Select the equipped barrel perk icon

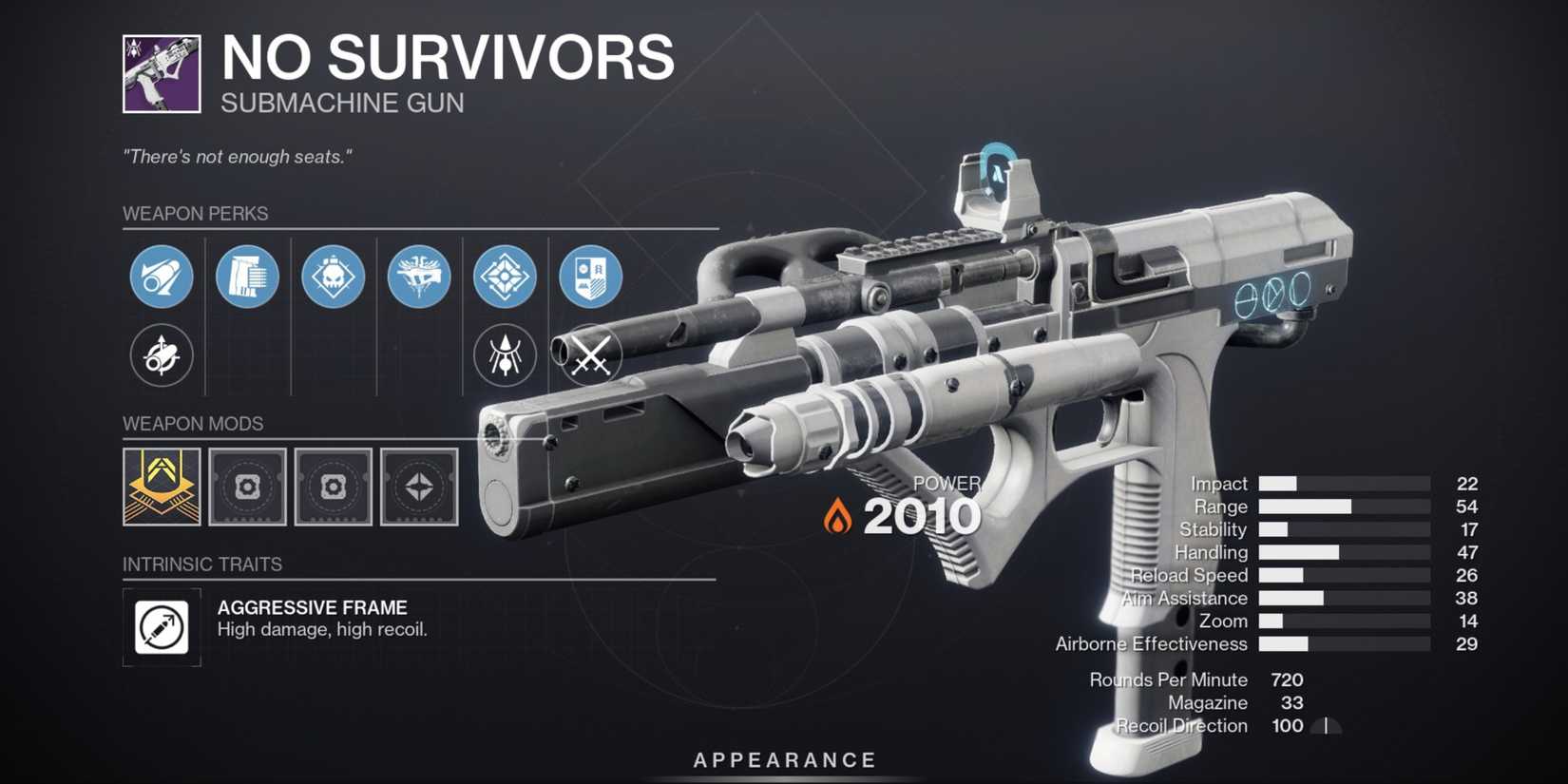click(160, 277)
